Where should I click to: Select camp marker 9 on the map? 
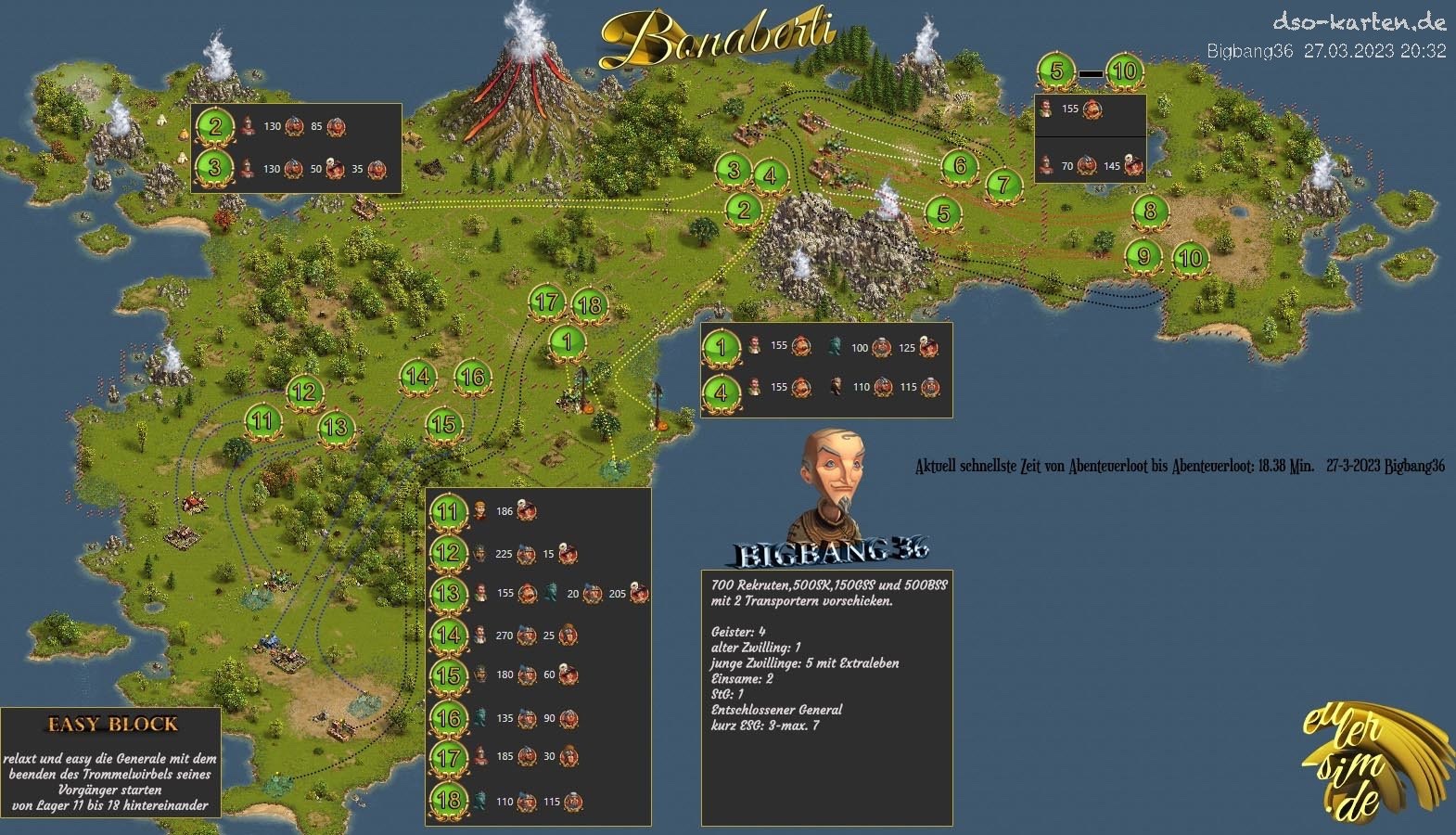click(x=1143, y=256)
